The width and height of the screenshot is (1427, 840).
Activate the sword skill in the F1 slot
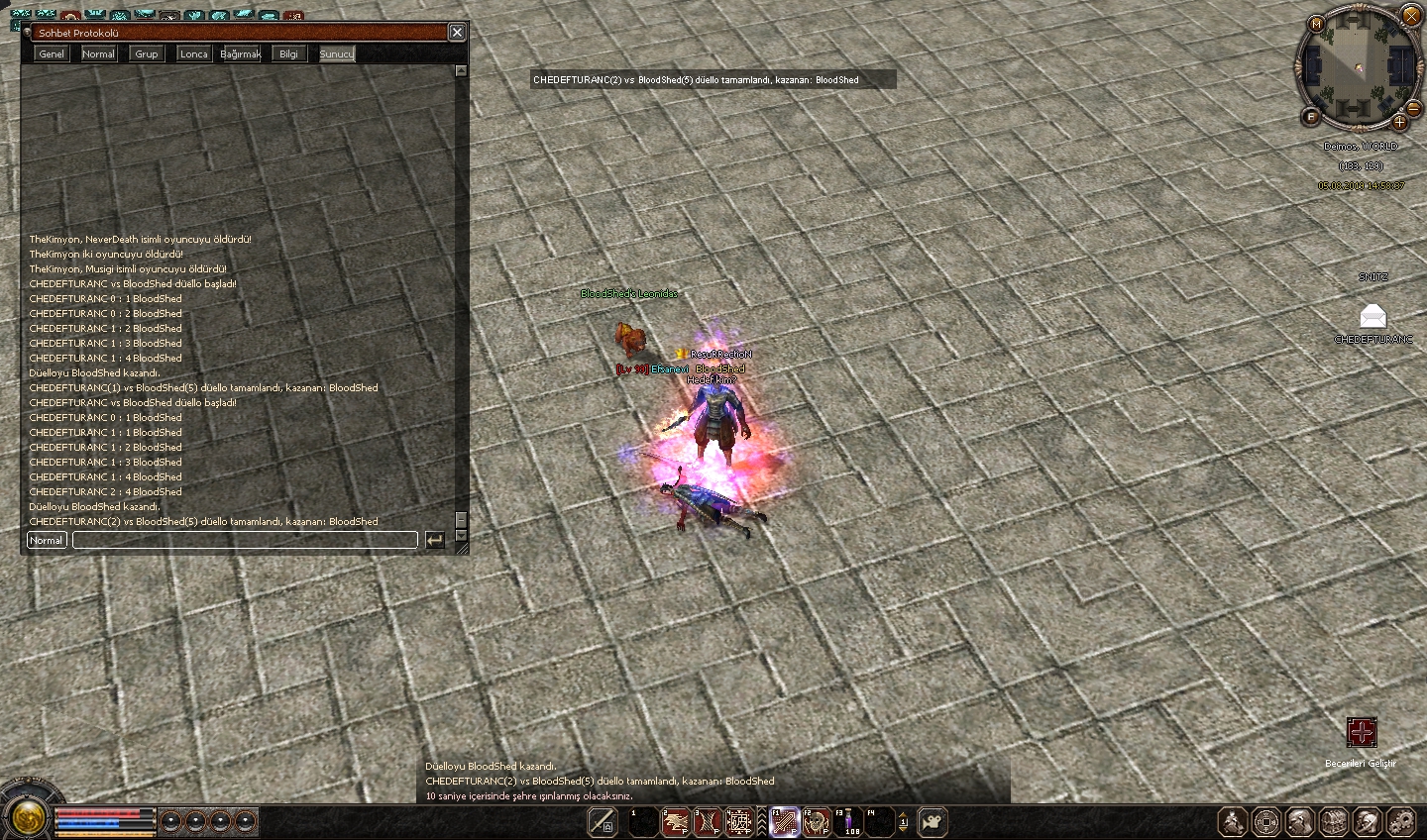click(x=785, y=822)
